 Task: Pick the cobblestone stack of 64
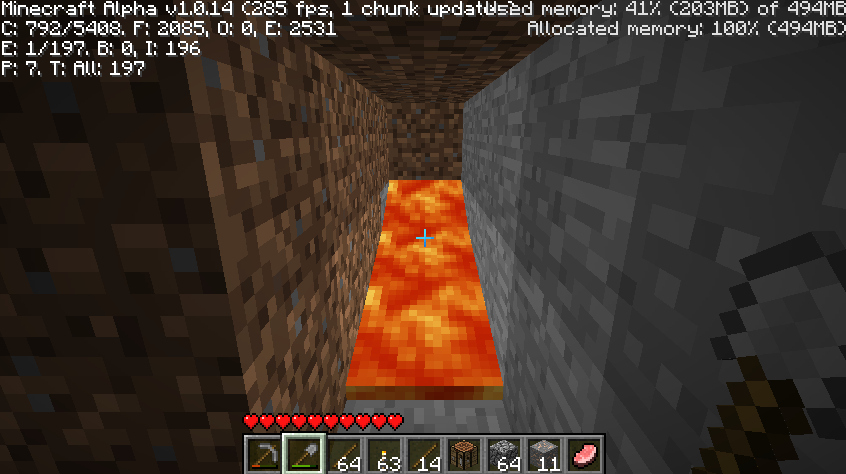503,455
